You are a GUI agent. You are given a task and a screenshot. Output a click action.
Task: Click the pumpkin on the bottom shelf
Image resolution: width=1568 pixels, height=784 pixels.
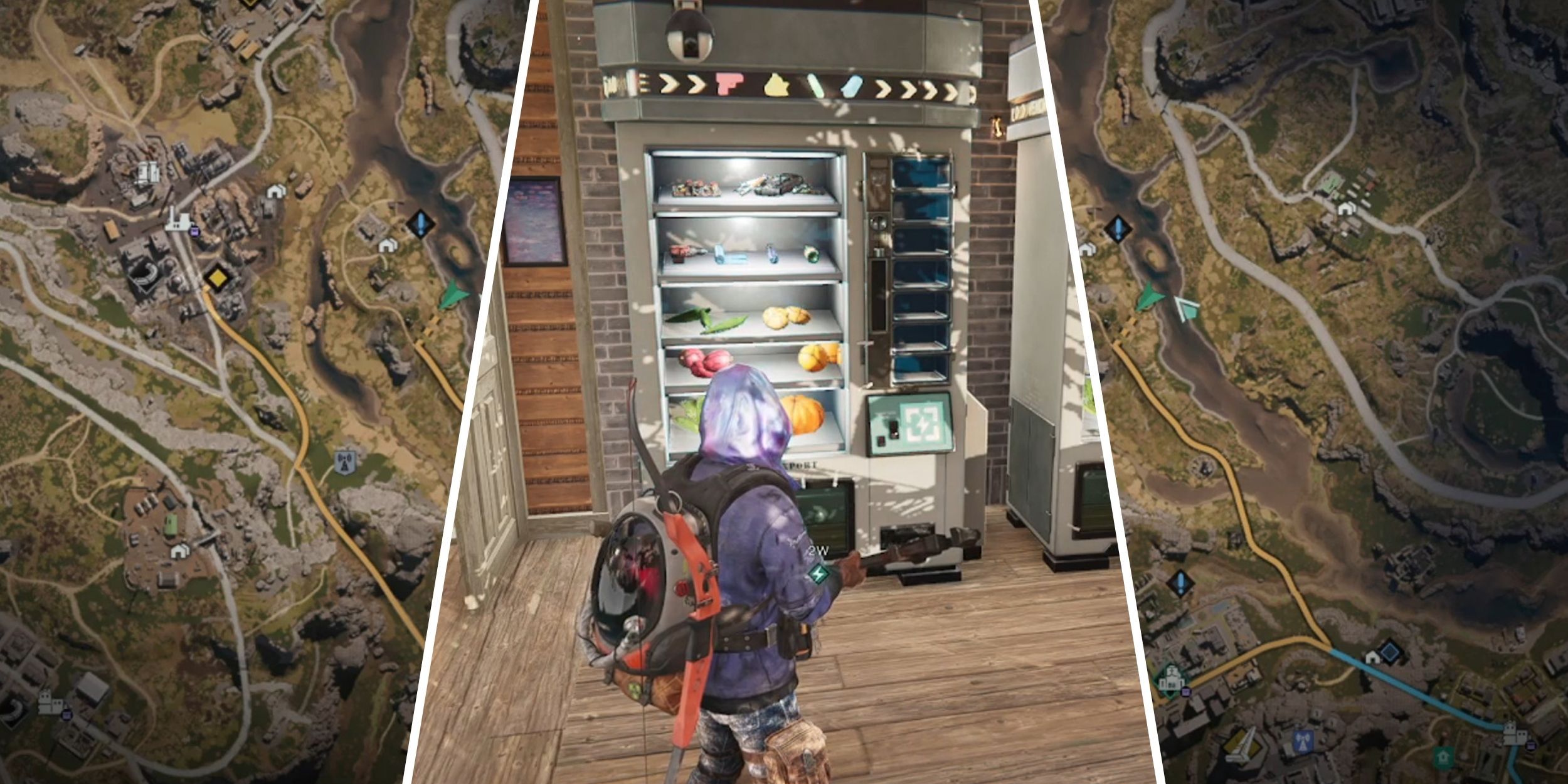pyautogui.click(x=803, y=415)
